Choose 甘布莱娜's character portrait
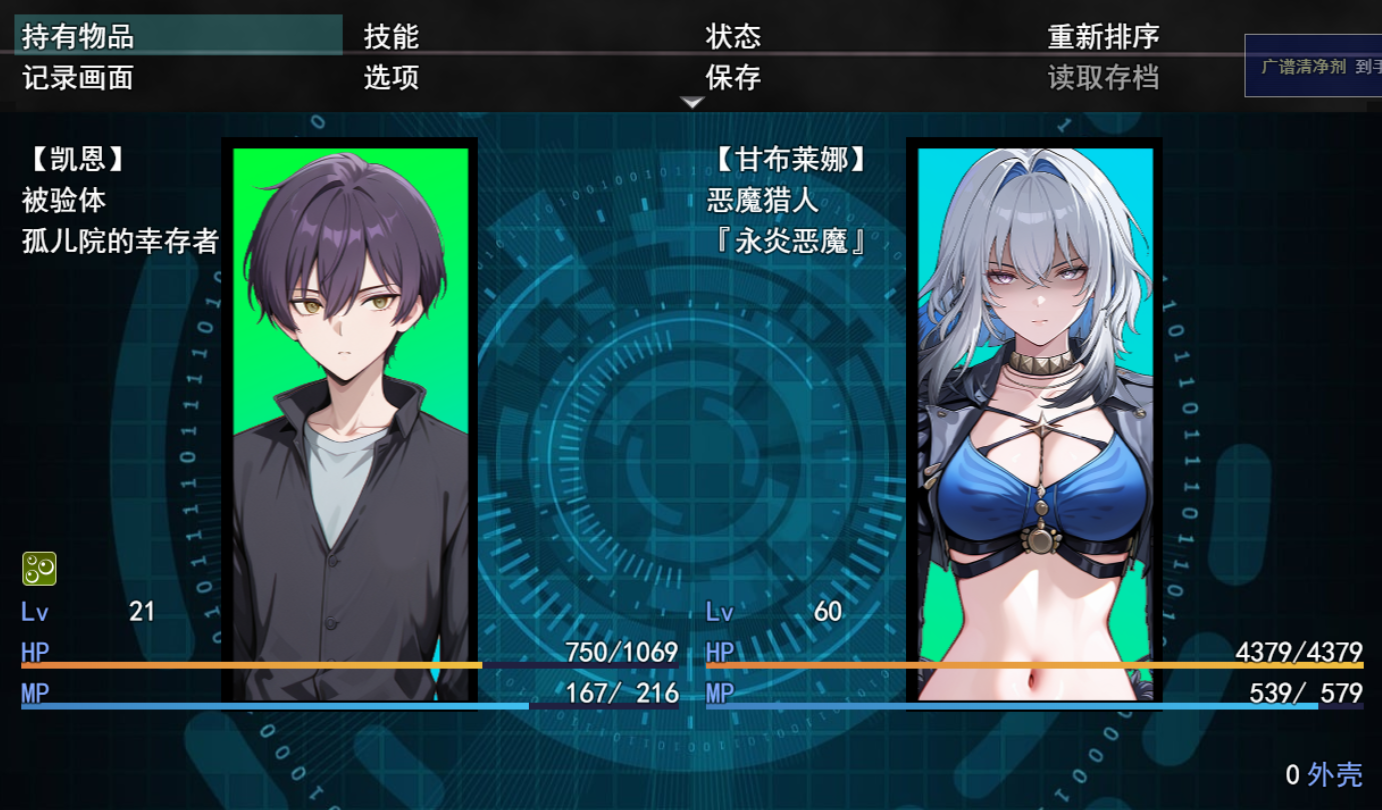Screen dimensions: 1382x810 click(x=1035, y=420)
